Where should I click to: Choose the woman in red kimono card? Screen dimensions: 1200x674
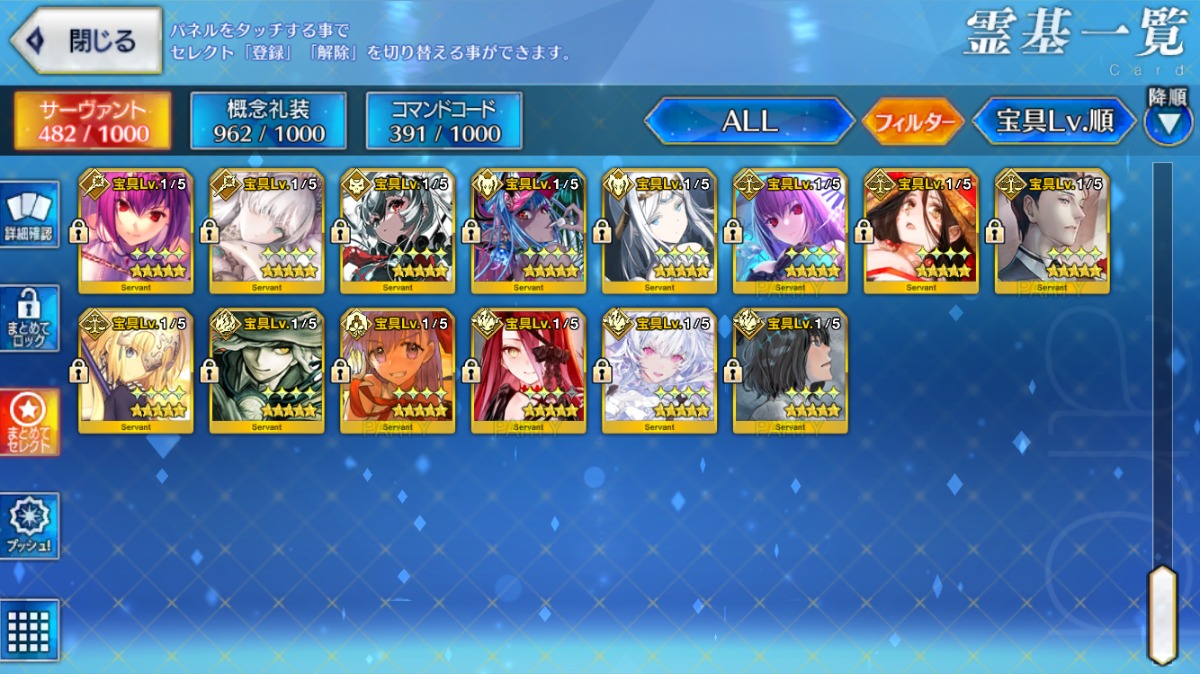(921, 231)
